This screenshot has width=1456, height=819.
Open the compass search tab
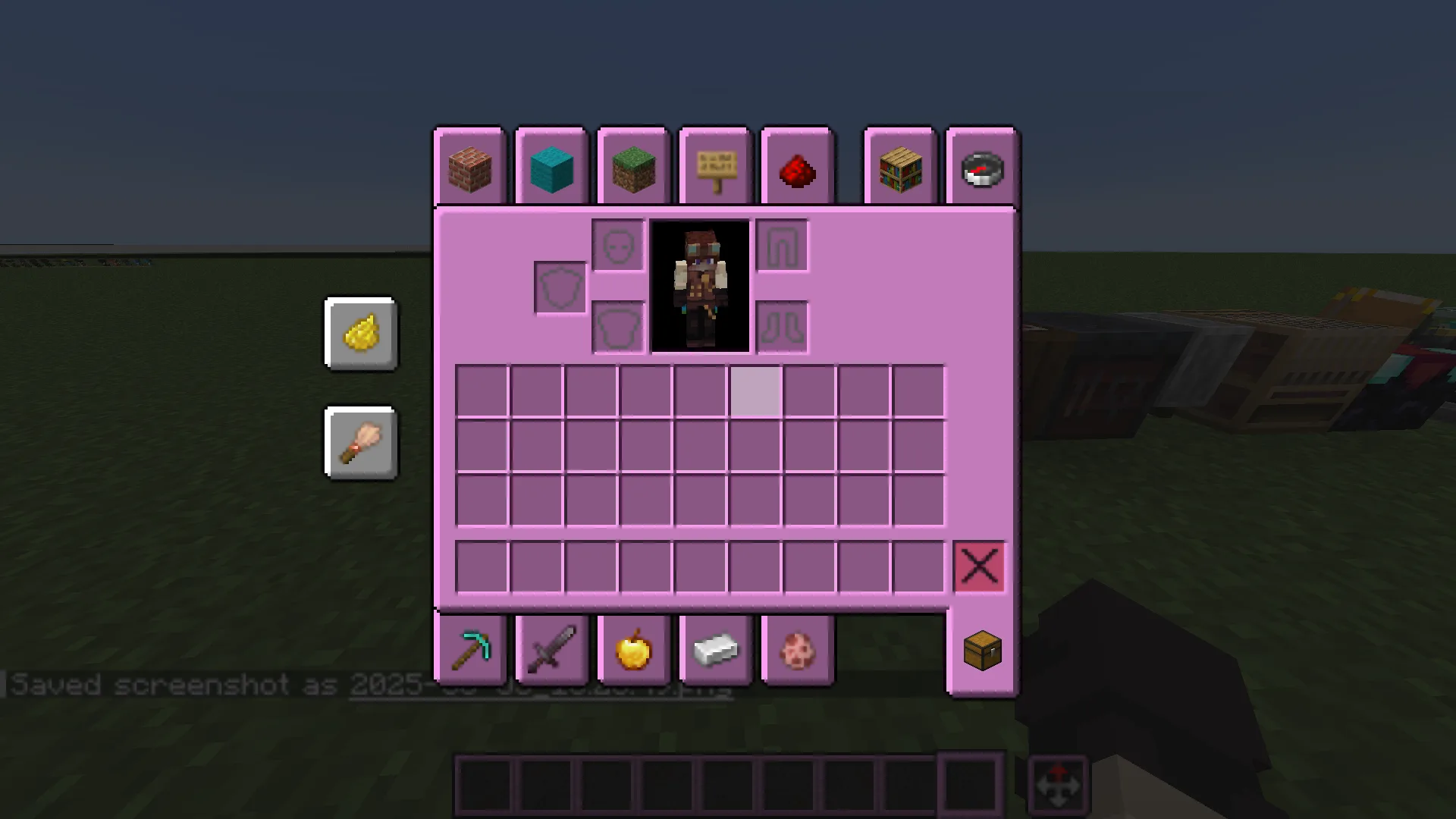click(981, 168)
